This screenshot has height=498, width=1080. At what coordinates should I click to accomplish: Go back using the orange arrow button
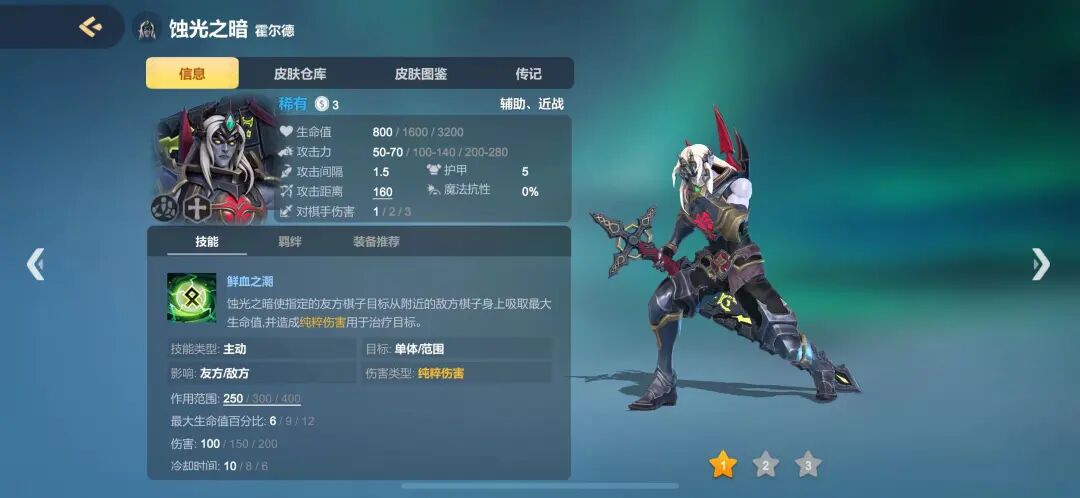coord(91,27)
